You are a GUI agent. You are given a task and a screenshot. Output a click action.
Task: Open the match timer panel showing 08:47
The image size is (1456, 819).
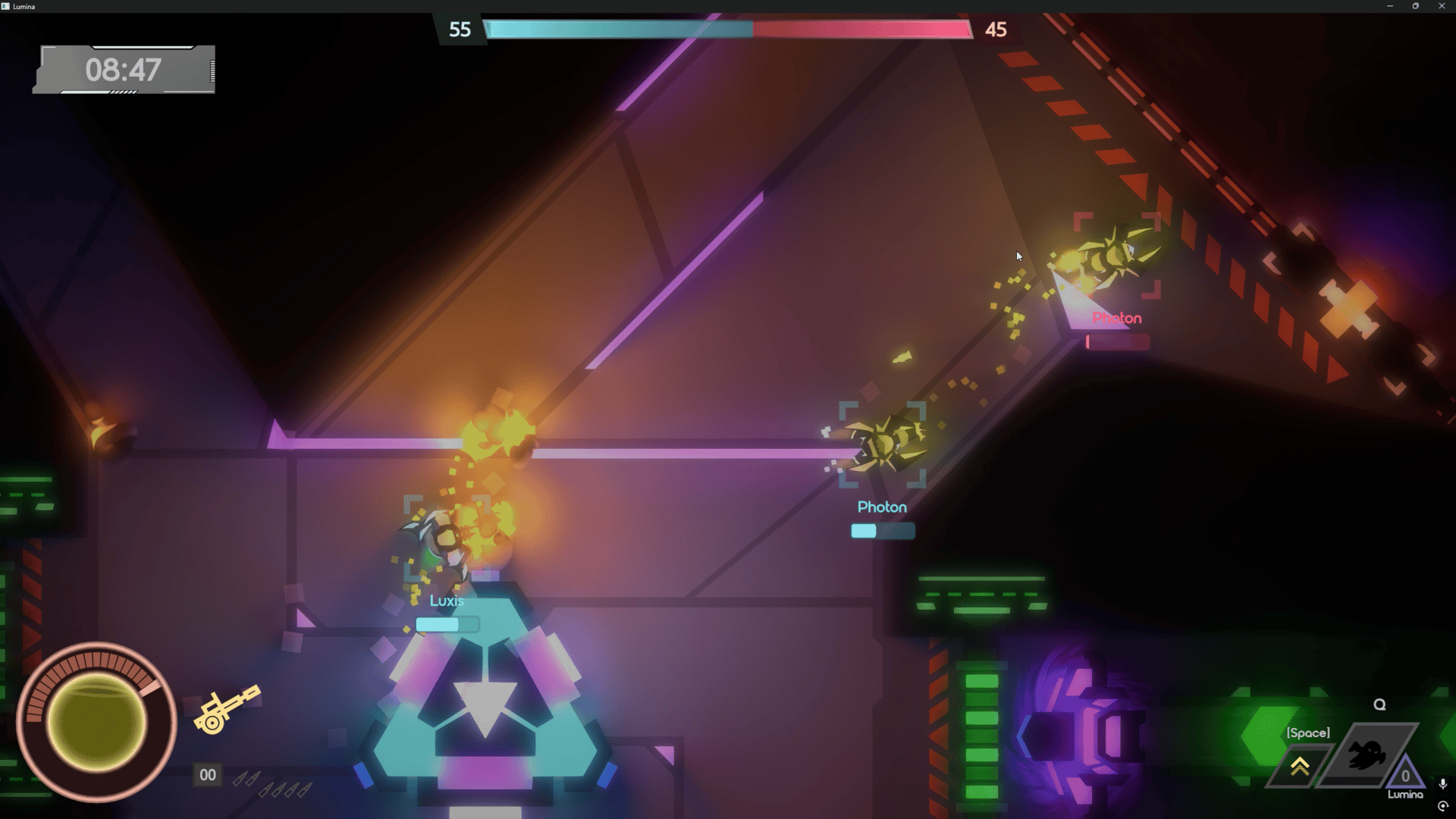click(124, 70)
